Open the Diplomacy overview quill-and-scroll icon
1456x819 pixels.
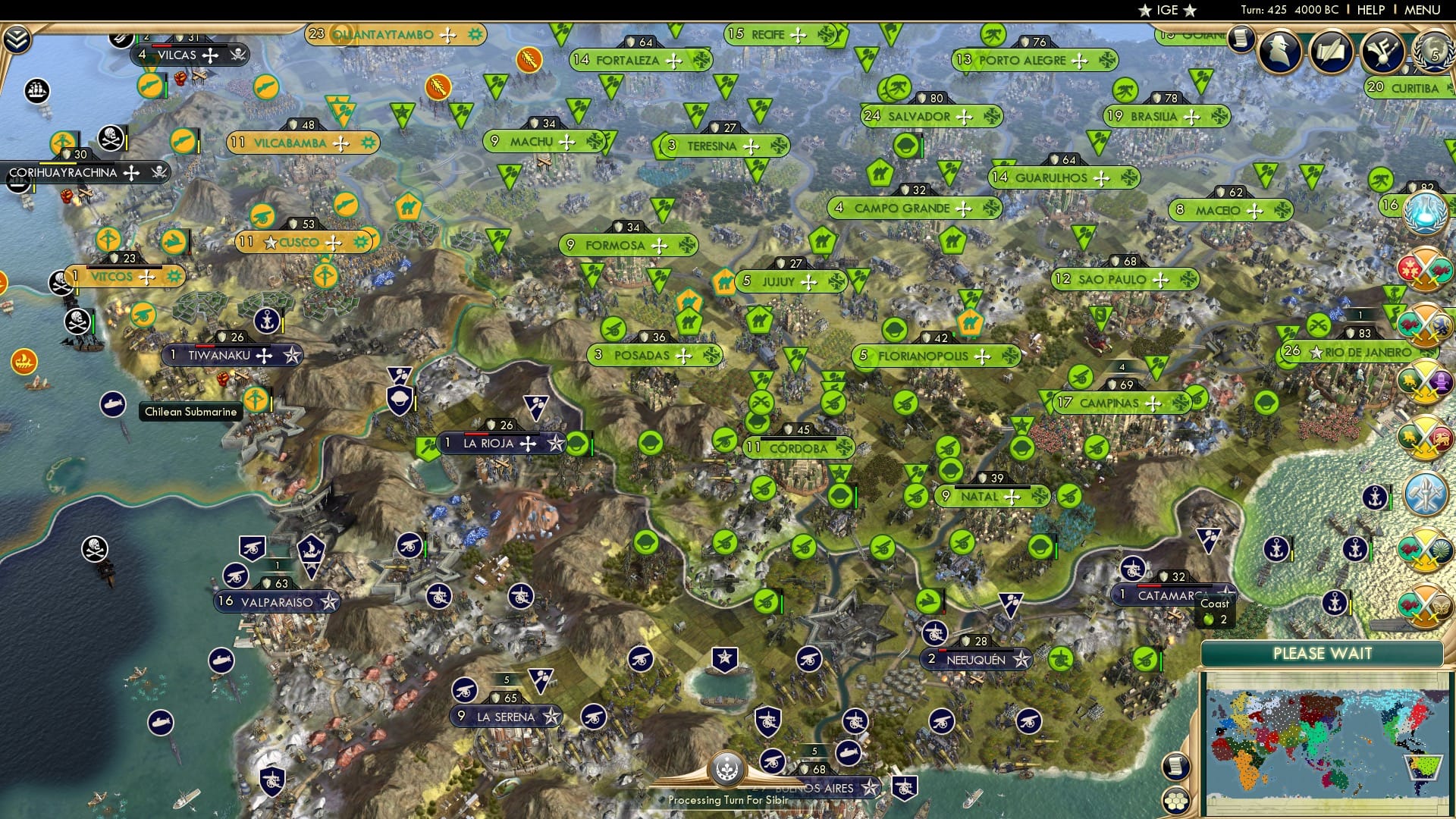click(x=1331, y=53)
